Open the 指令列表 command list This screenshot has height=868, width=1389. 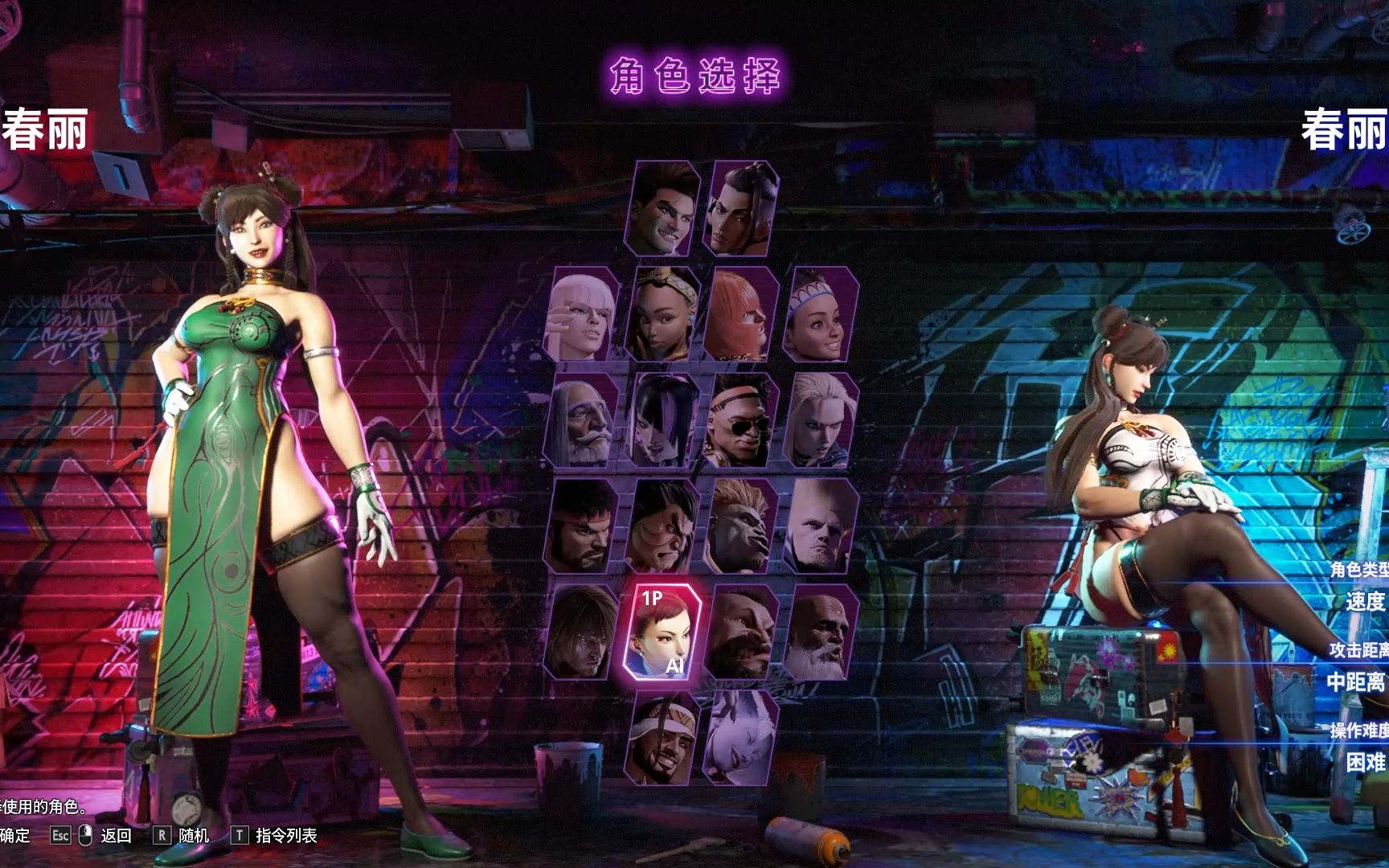click(285, 836)
